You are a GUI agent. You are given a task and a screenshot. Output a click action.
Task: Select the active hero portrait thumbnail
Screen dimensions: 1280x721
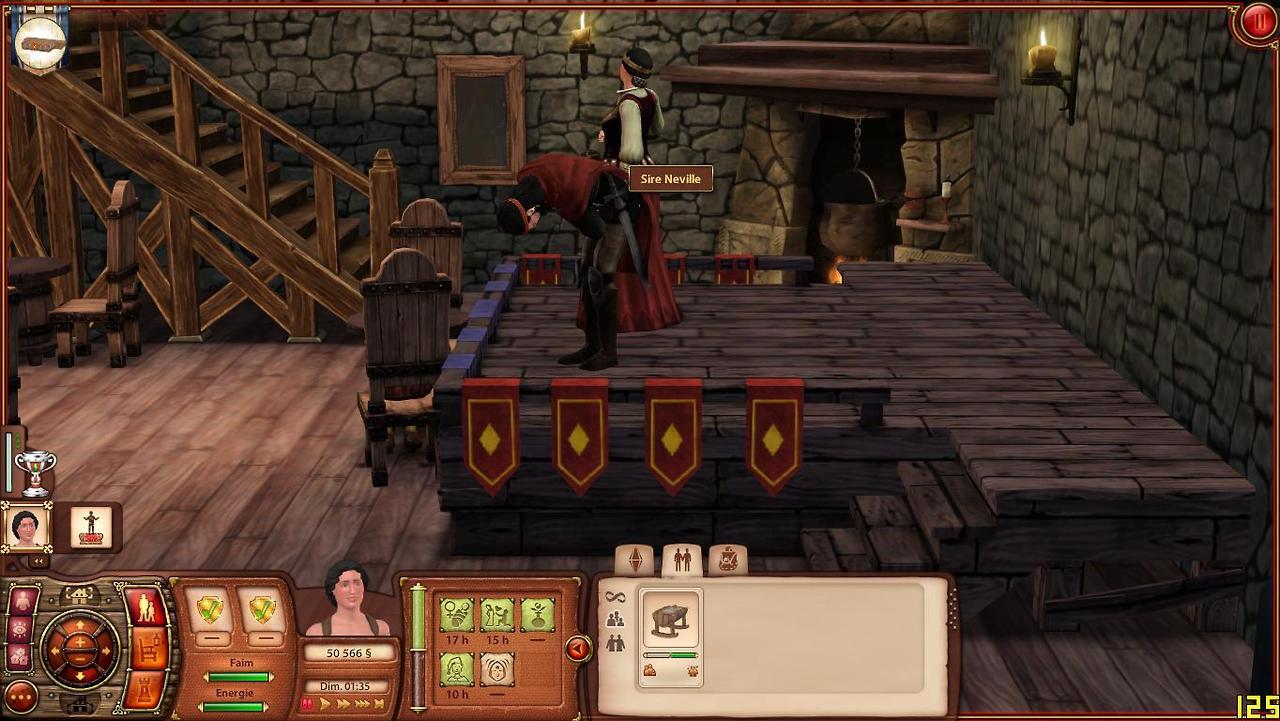(x=26, y=527)
